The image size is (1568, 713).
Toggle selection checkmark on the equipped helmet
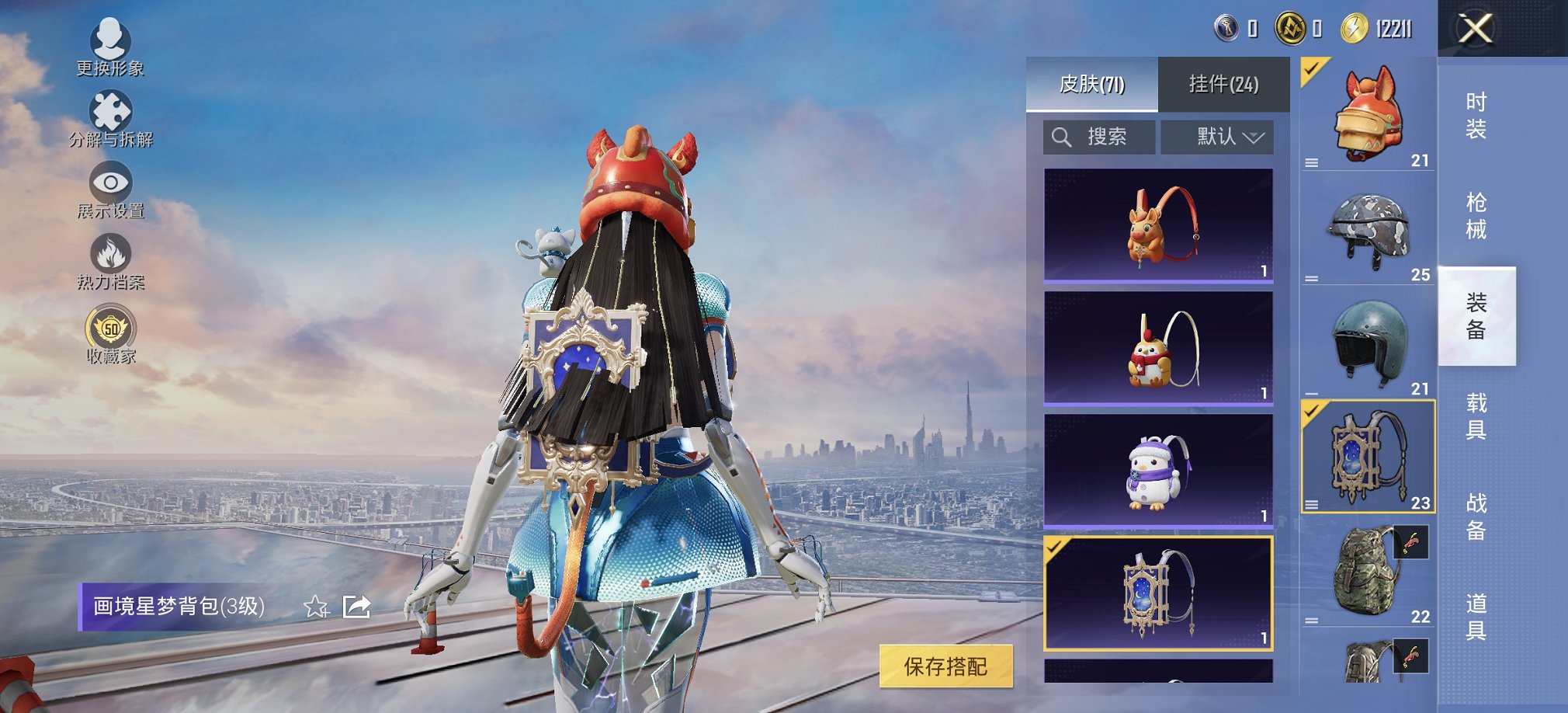tap(1310, 71)
